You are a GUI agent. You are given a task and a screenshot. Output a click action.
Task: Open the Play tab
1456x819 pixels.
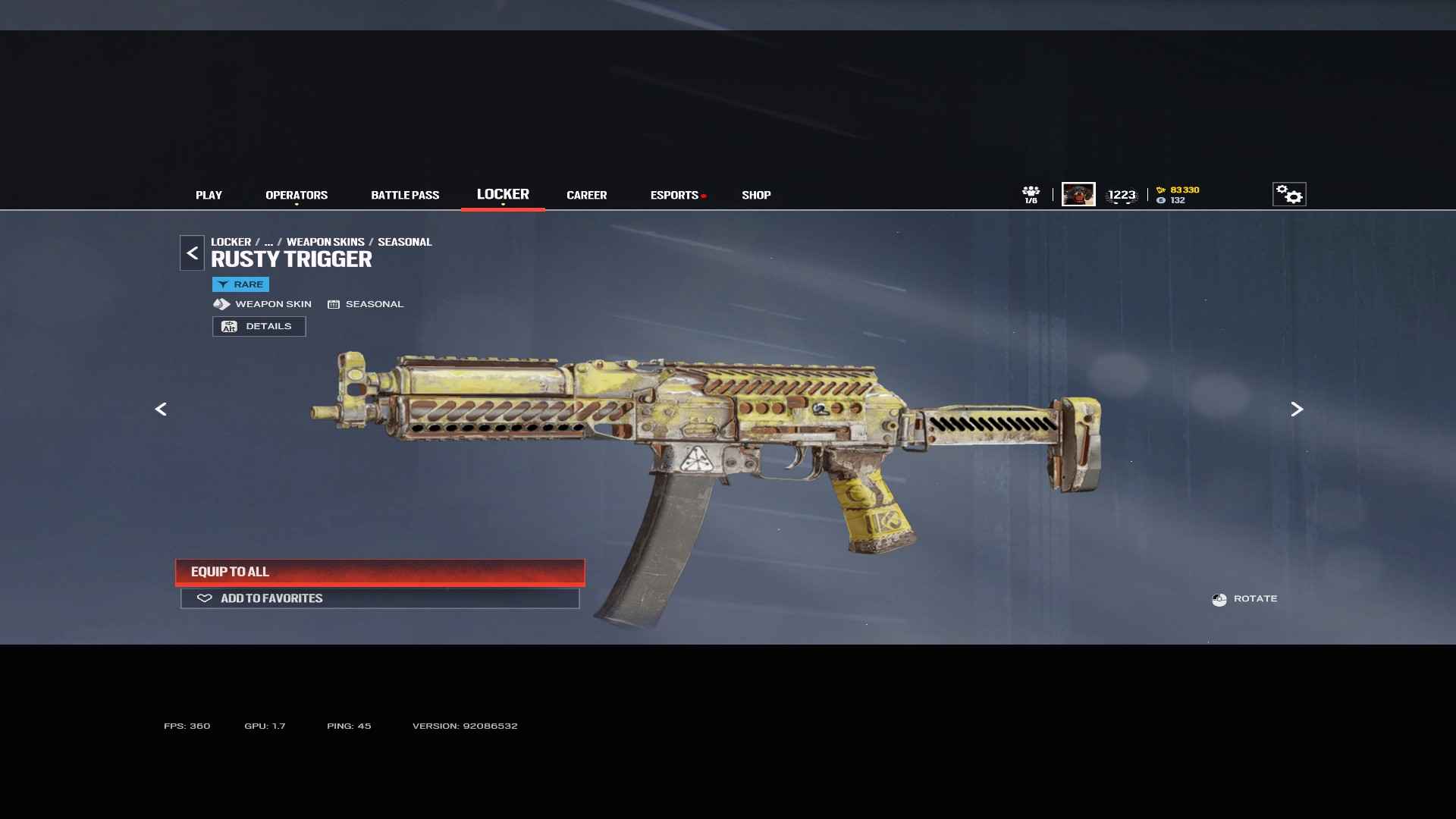209,195
